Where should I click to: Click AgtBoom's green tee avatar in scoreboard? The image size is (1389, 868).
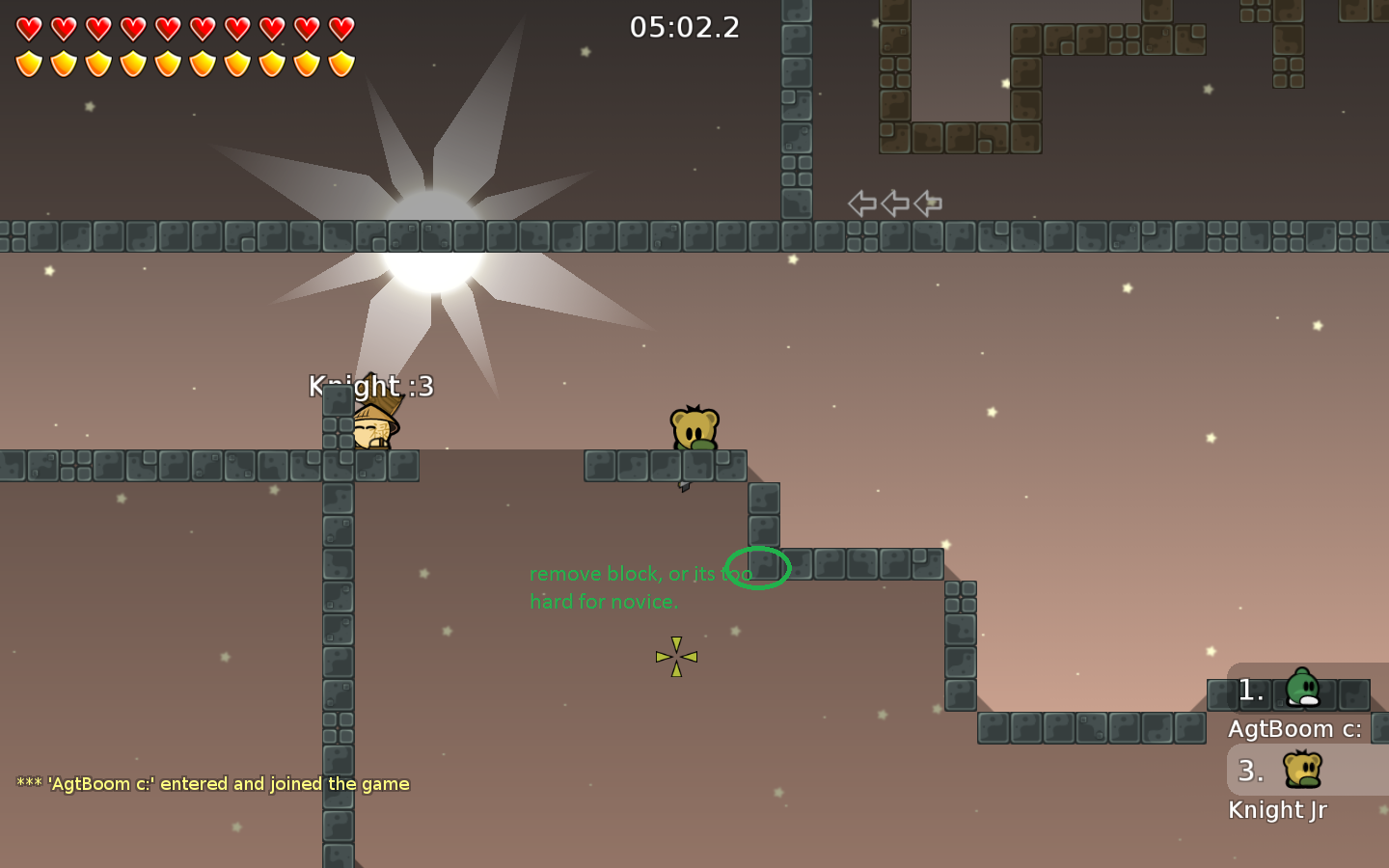[1301, 691]
